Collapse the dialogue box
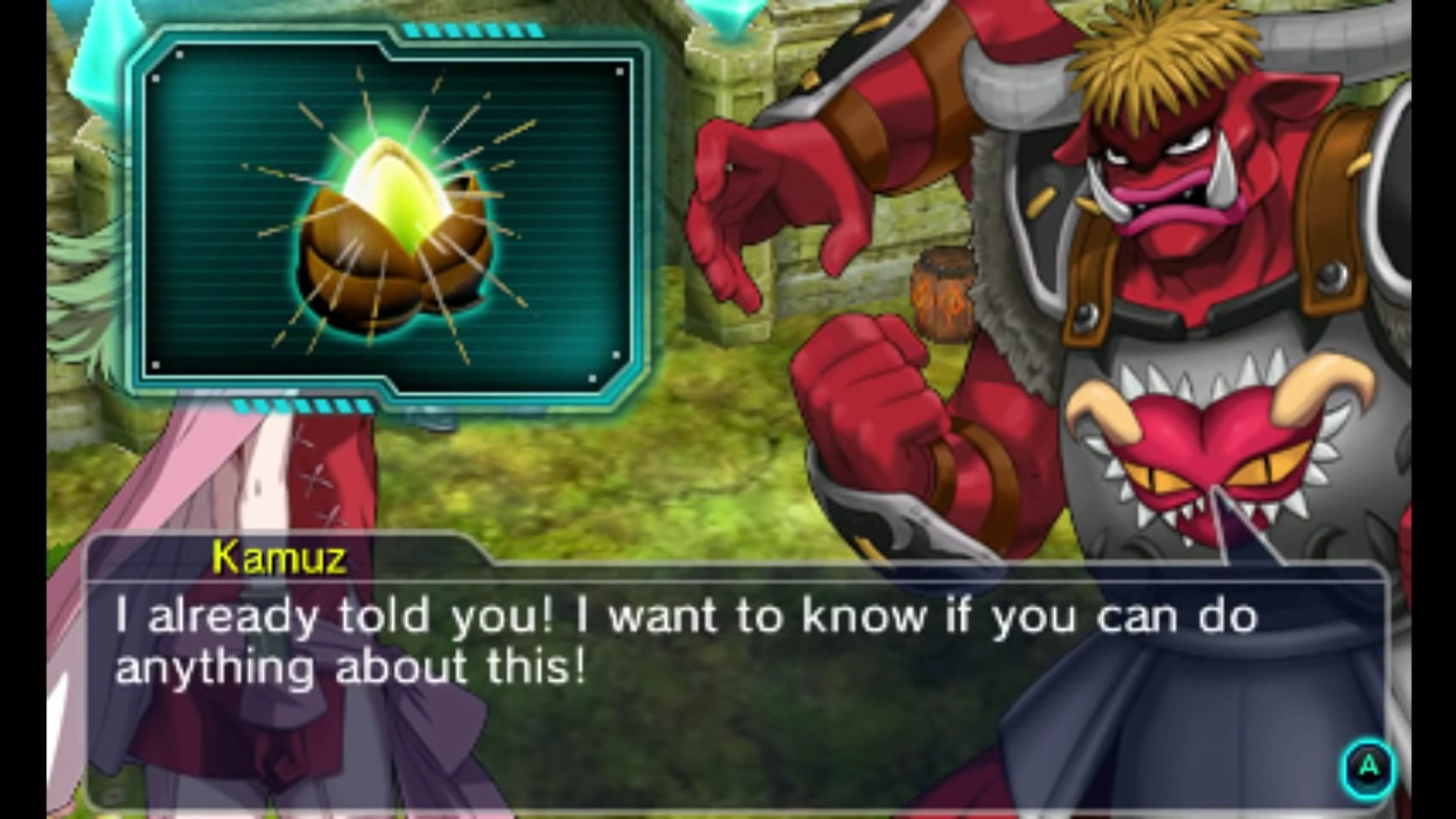This screenshot has width=1456, height=819. click(728, 646)
